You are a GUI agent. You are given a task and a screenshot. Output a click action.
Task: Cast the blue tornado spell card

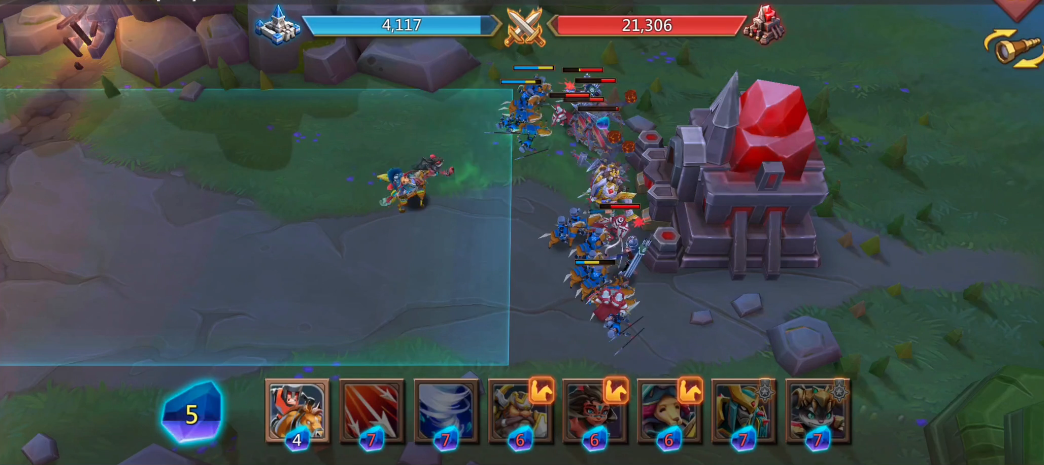(x=446, y=410)
